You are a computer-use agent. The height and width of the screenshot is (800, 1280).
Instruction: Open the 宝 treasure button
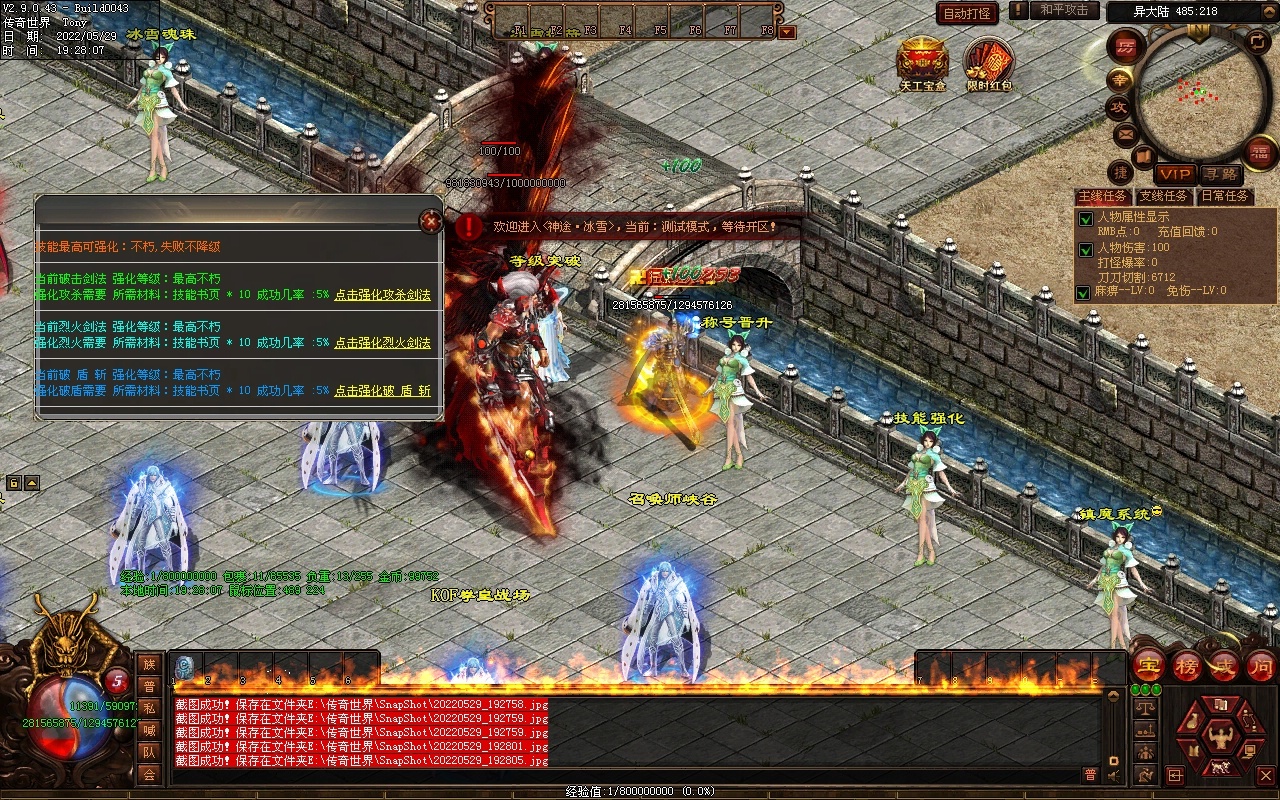pos(1149,665)
